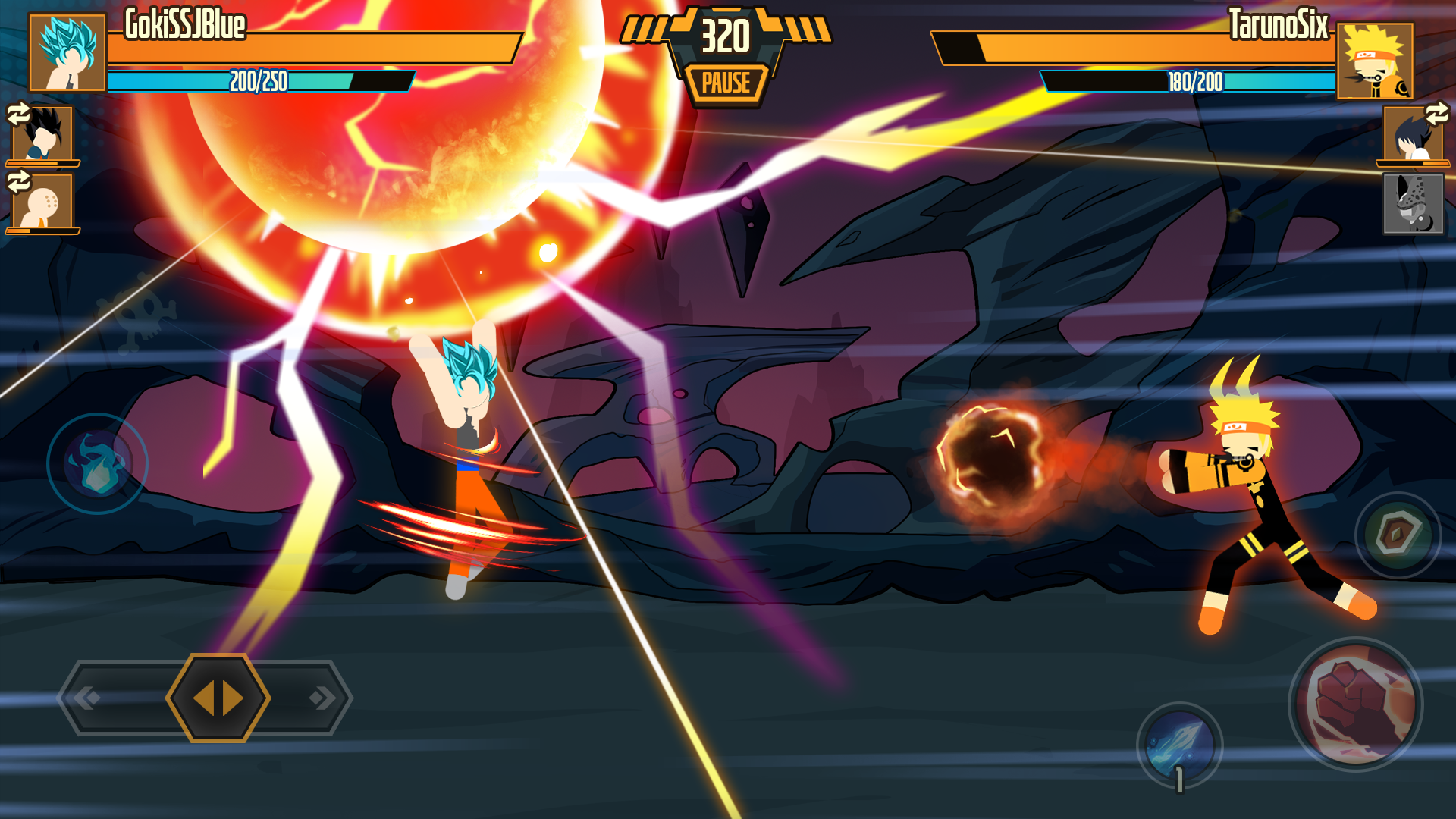
Task: Select the Cell reserve character slot
Action: (x=1412, y=205)
